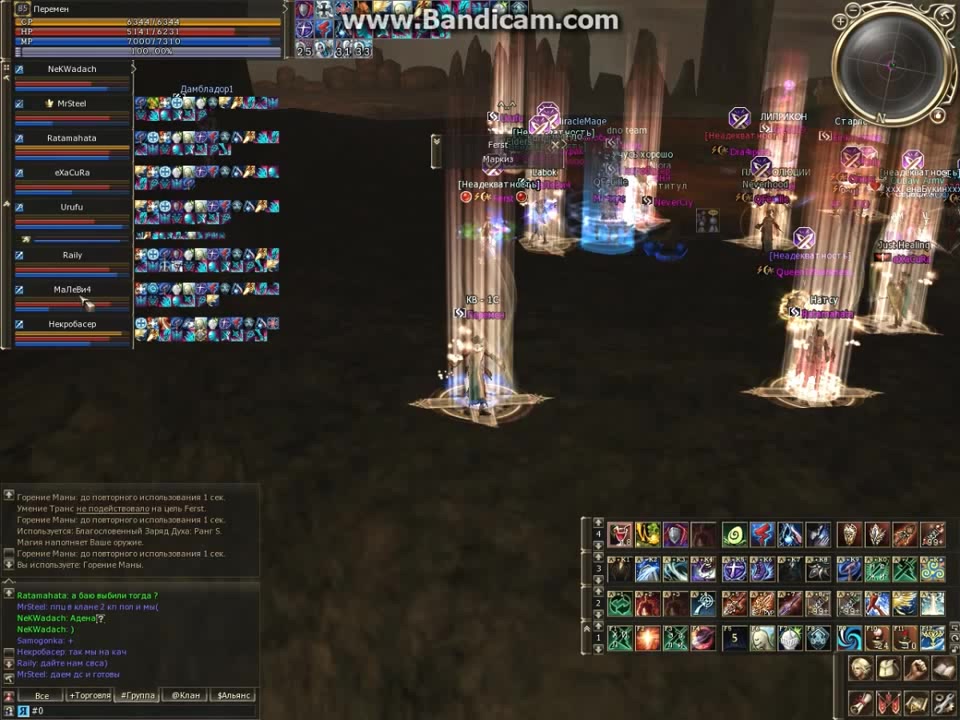The height and width of the screenshot is (720, 960).
Task: Target Urufu in the party frame
Action: pos(72,207)
